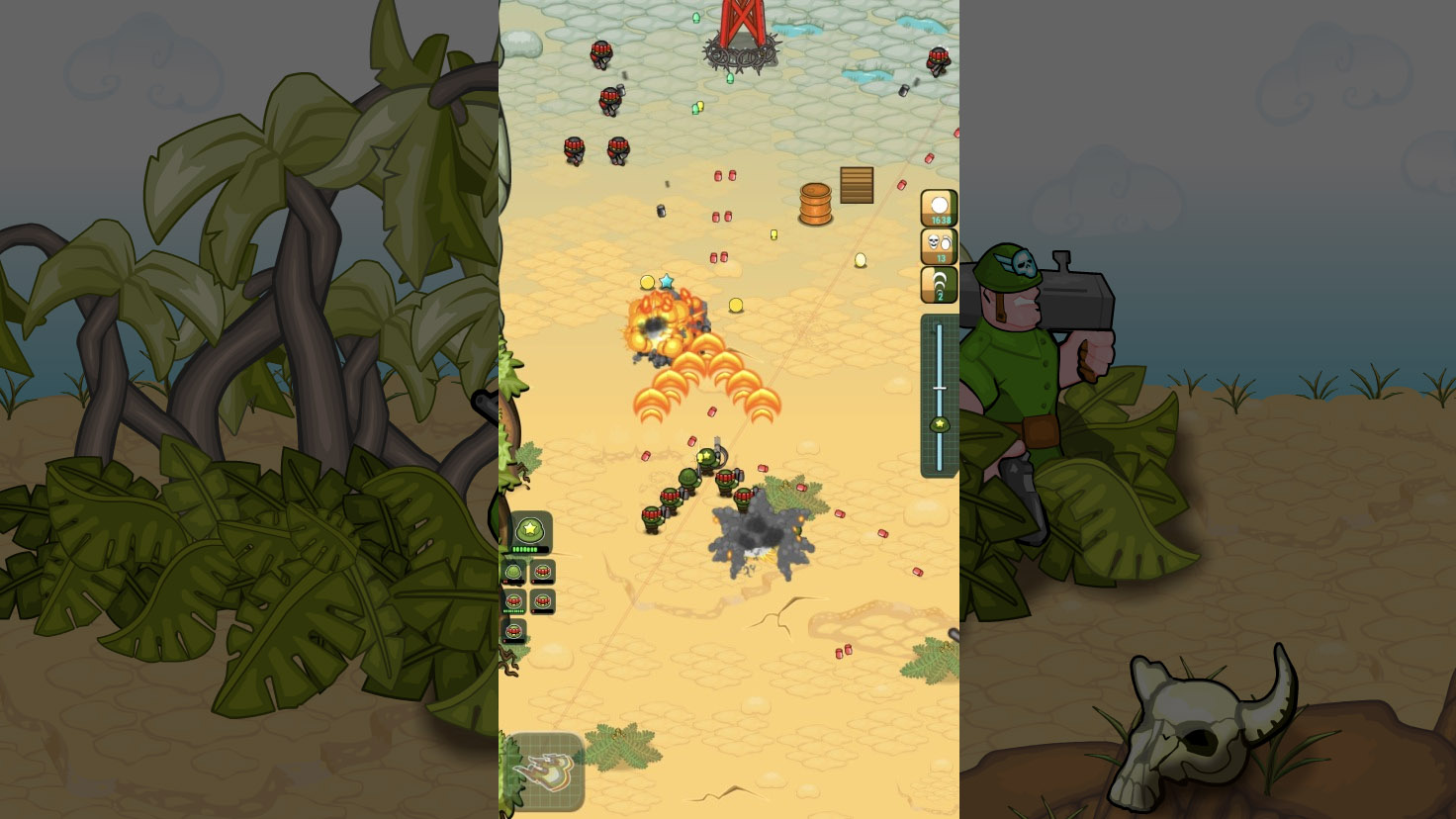This screenshot has width=1456, height=819.
Task: Click the egg currency counter showing 1638
Action: 938,208
